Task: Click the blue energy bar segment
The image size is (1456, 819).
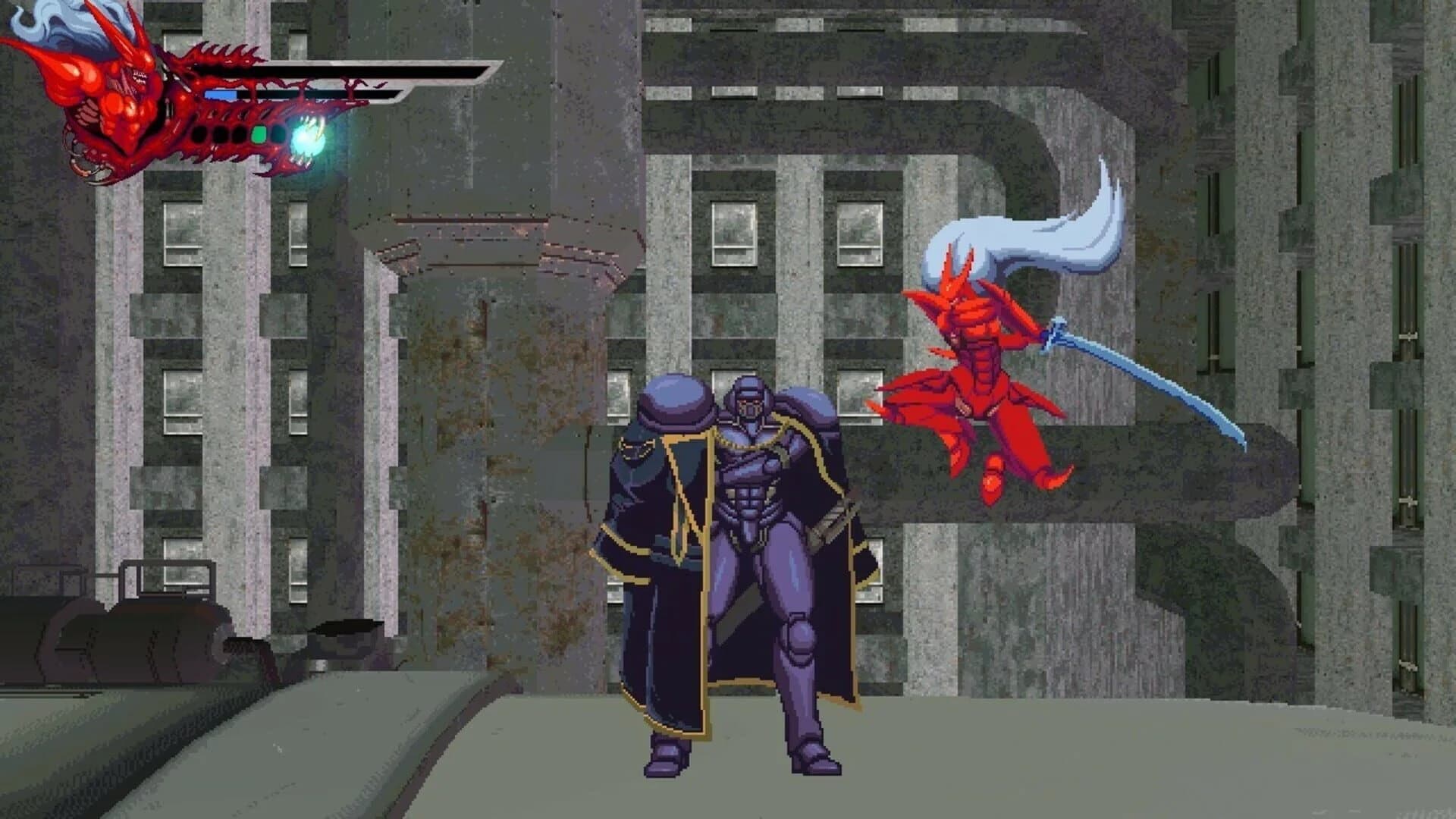Action: click(x=220, y=93)
